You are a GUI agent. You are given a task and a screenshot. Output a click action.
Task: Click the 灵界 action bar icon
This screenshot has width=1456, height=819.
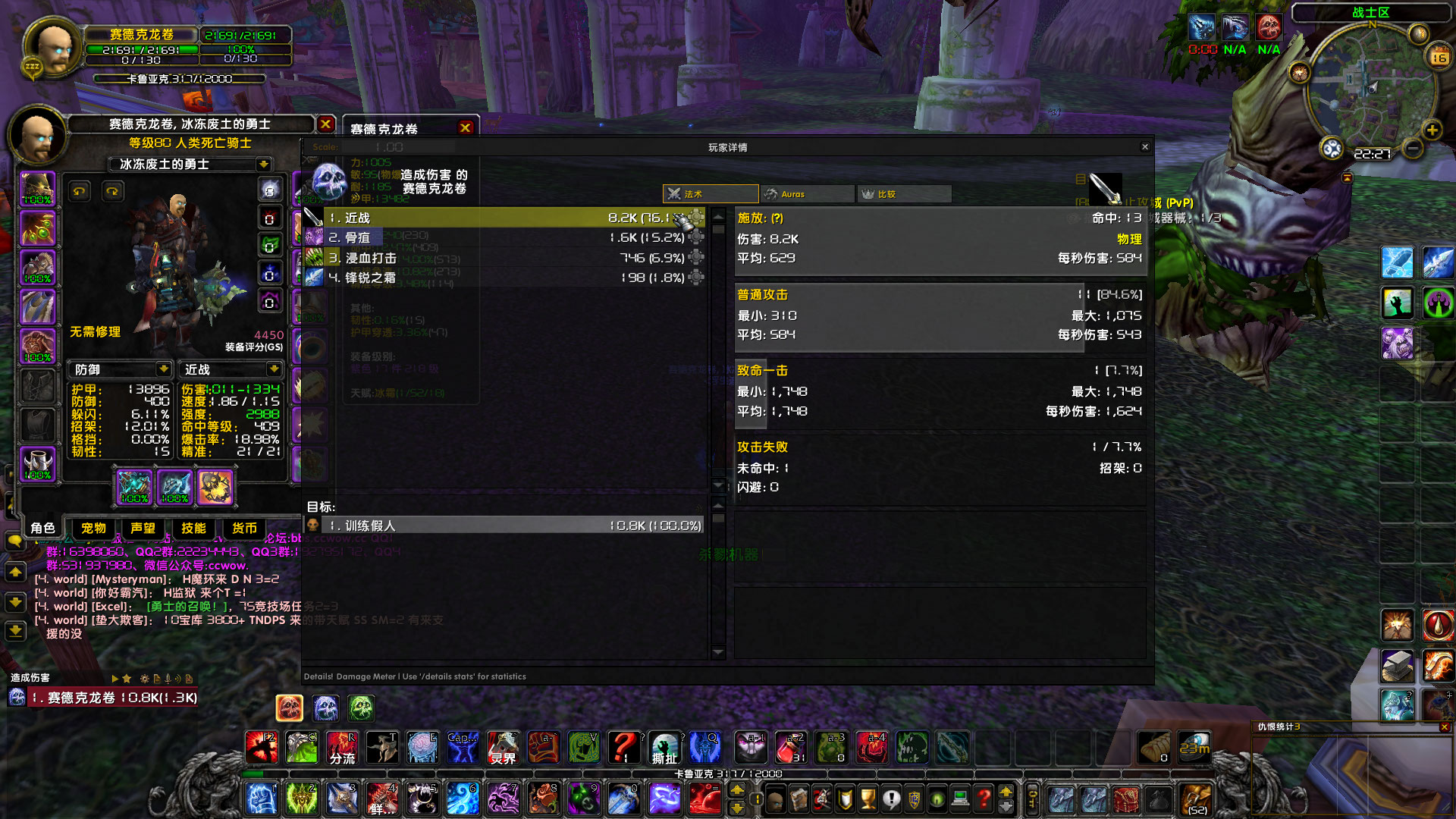[x=504, y=748]
